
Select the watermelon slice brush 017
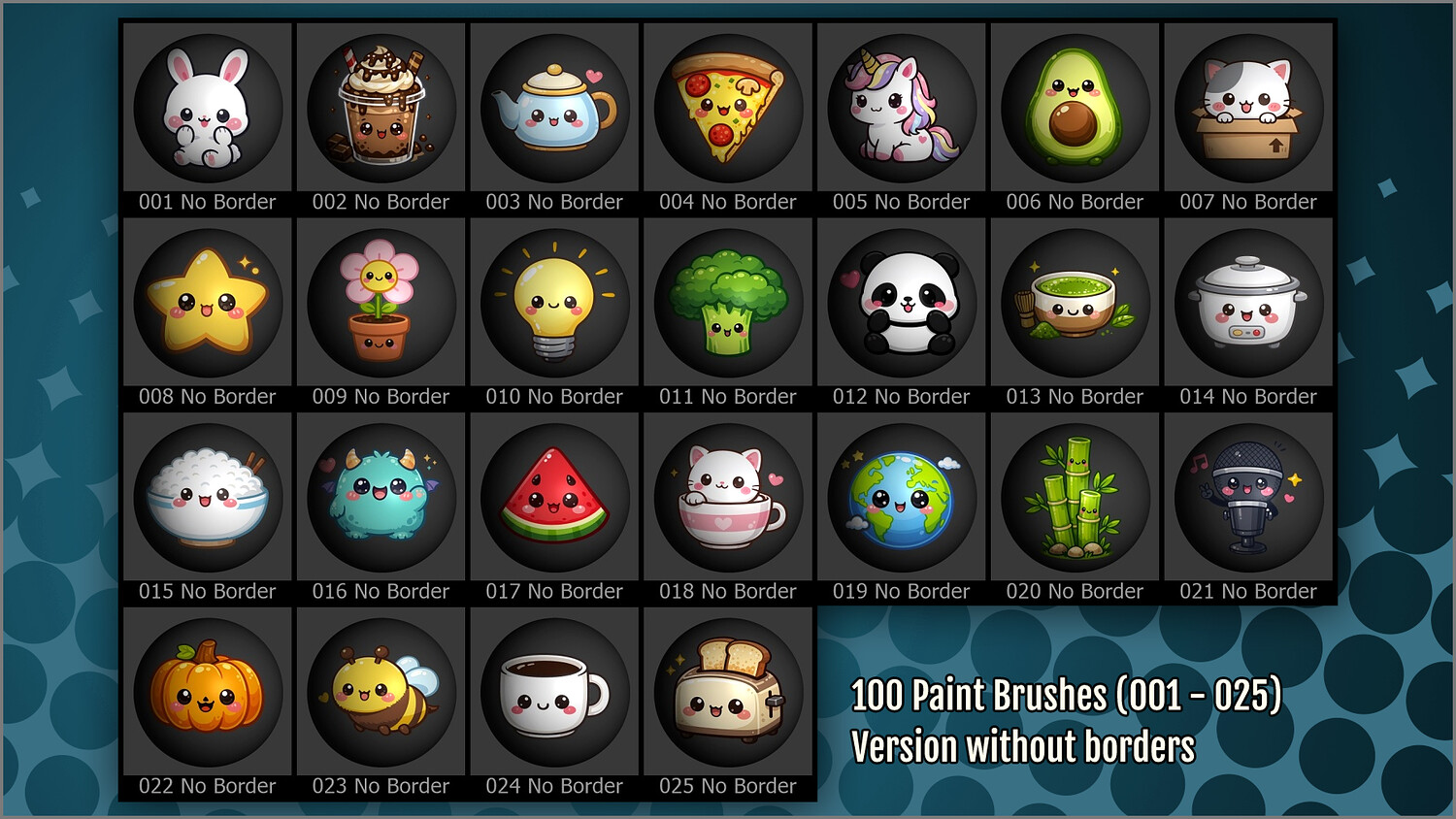coord(554,499)
